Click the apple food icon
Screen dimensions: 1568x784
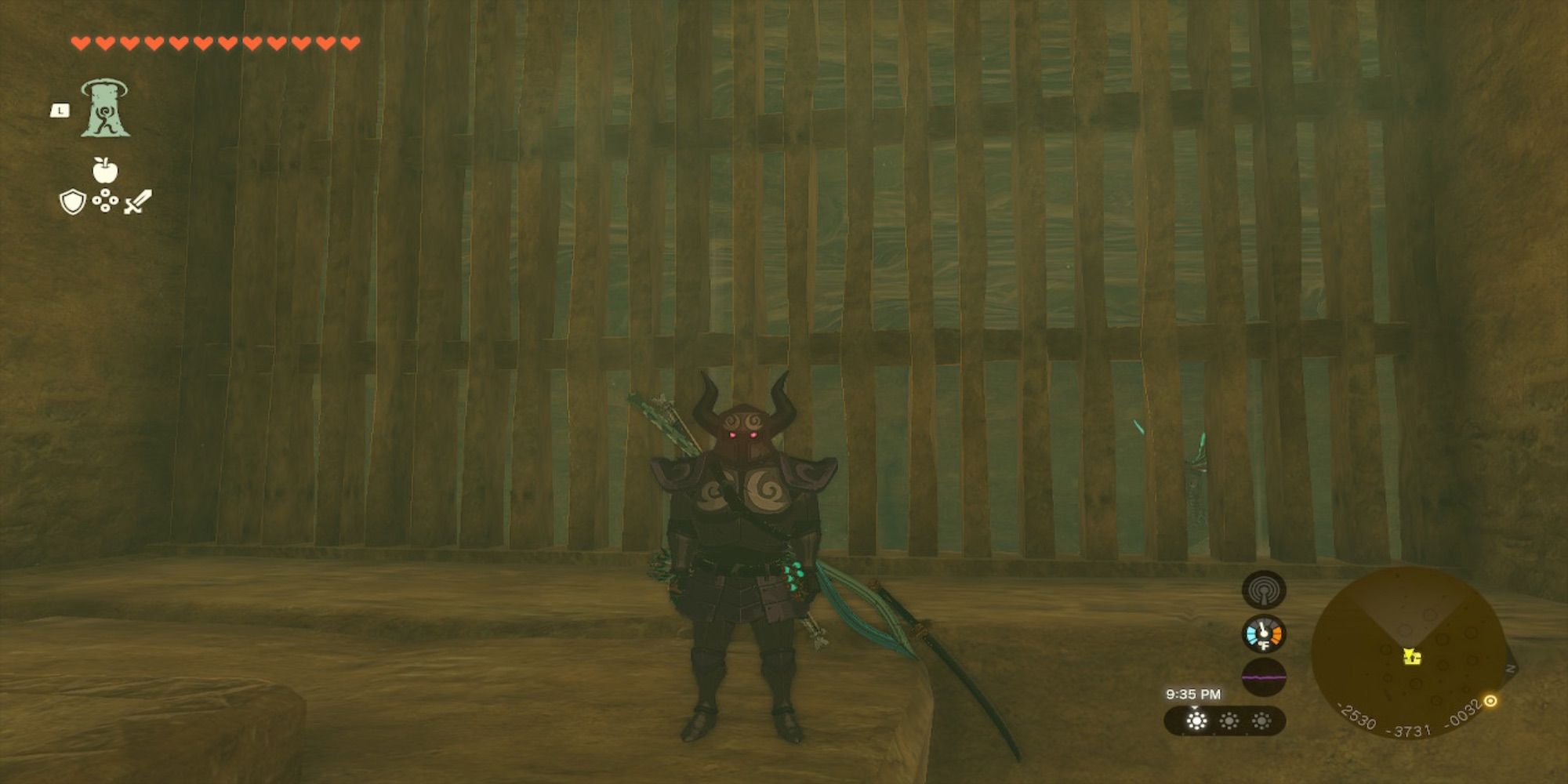[105, 169]
